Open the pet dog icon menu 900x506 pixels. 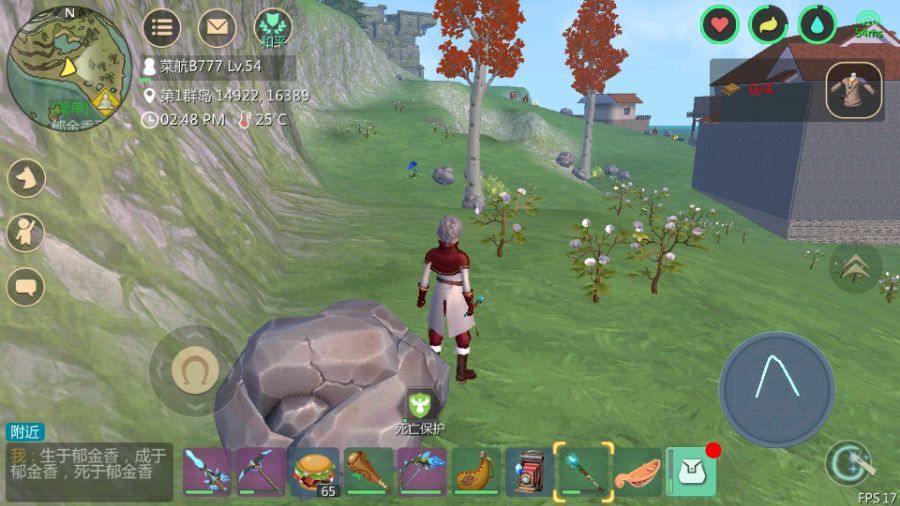[x=26, y=179]
